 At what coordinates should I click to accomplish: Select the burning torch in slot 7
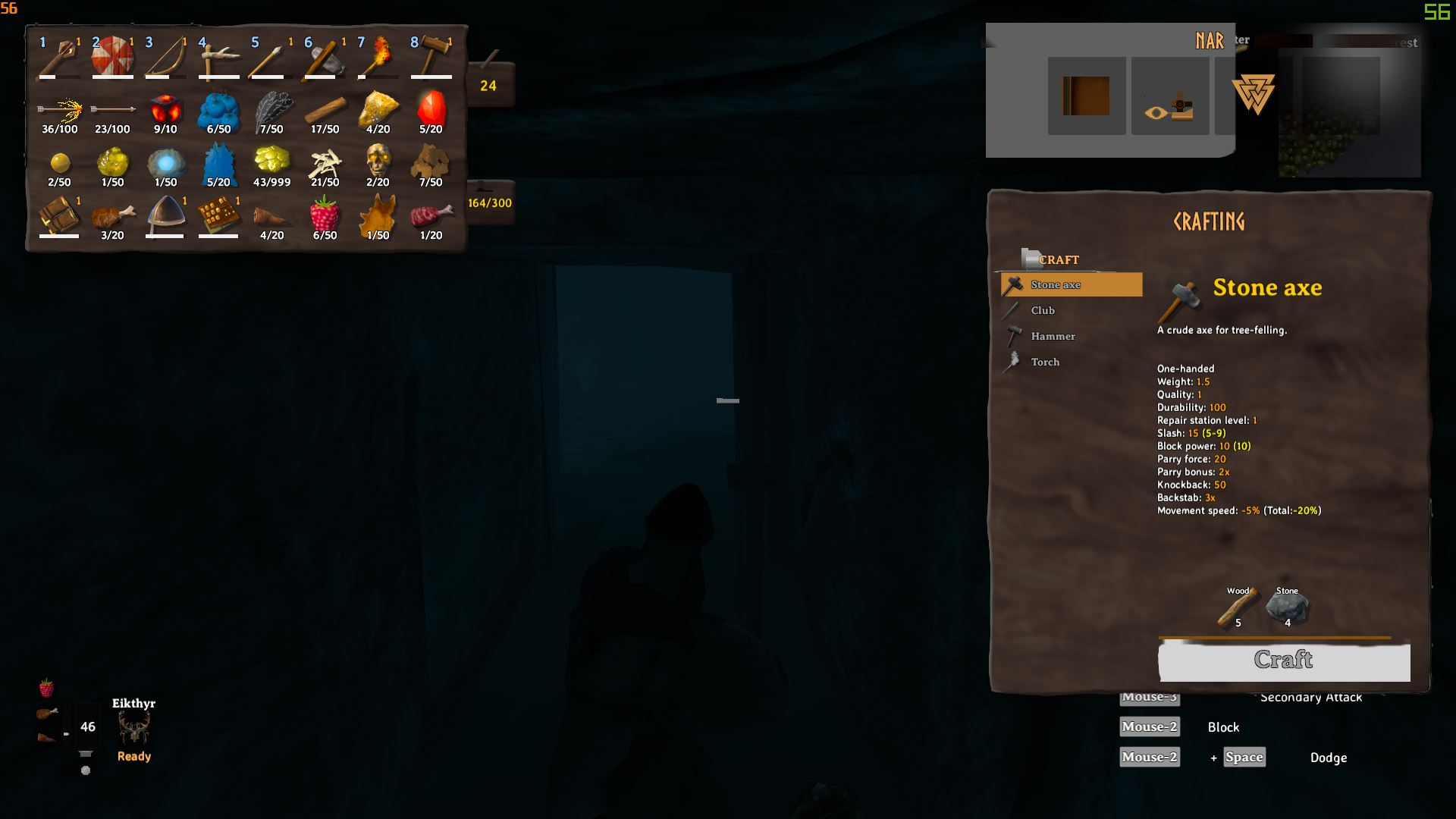click(378, 56)
